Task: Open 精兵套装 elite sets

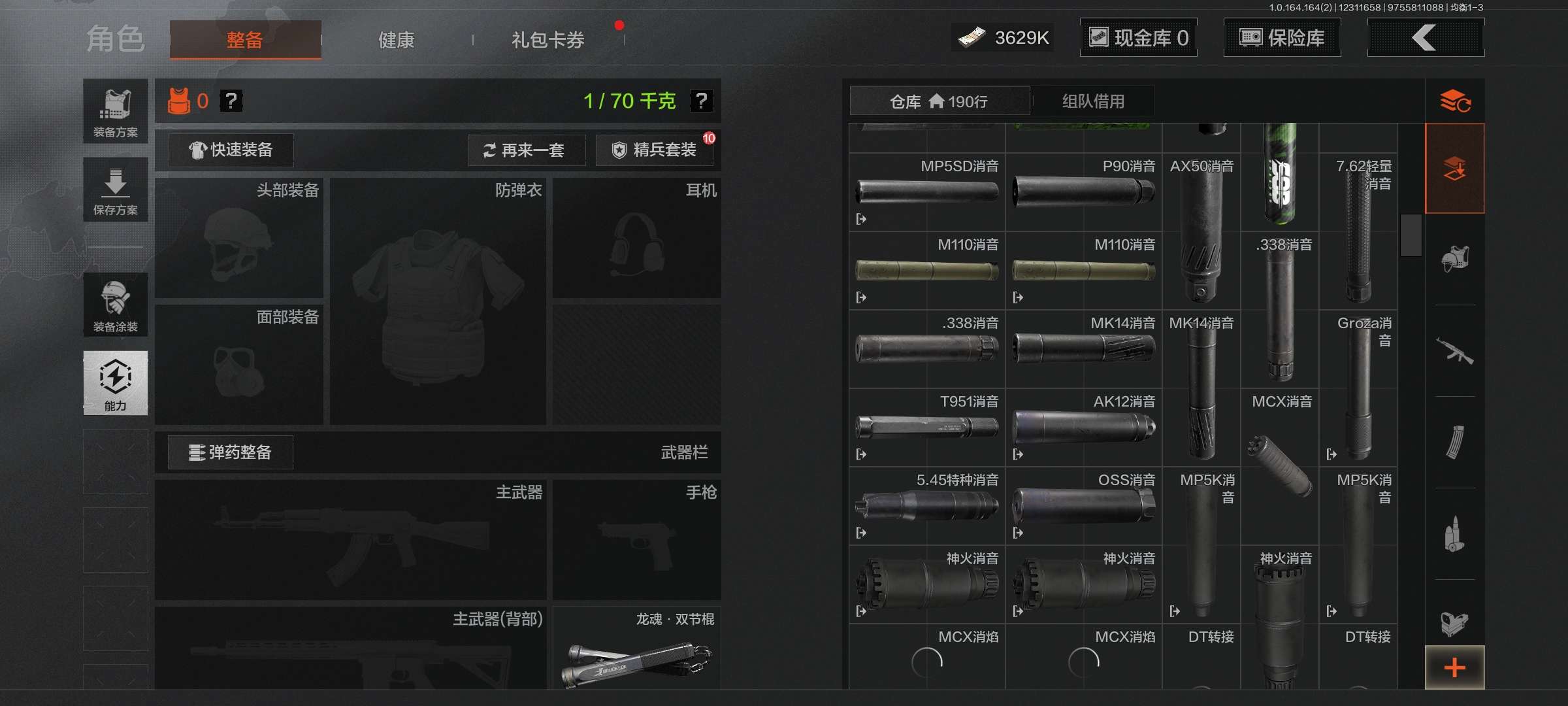Action: tap(655, 150)
